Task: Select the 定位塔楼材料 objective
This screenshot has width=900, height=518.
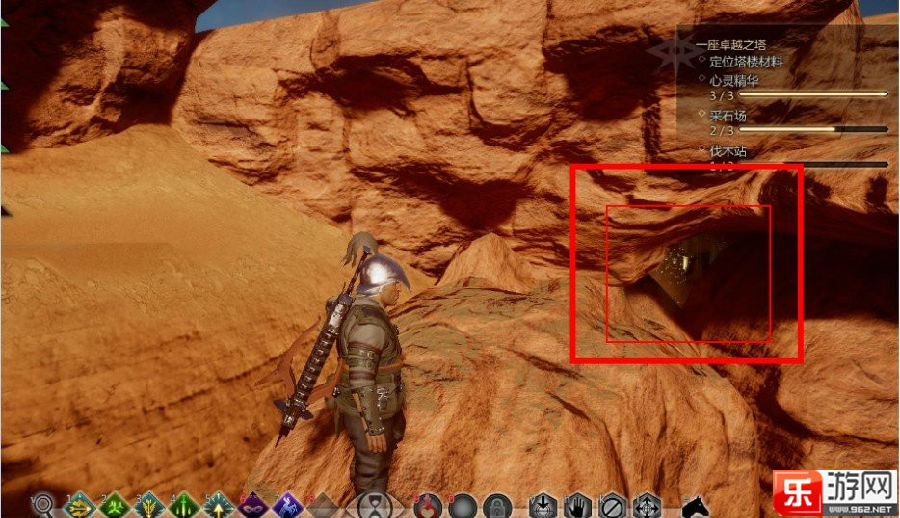Action: click(745, 61)
